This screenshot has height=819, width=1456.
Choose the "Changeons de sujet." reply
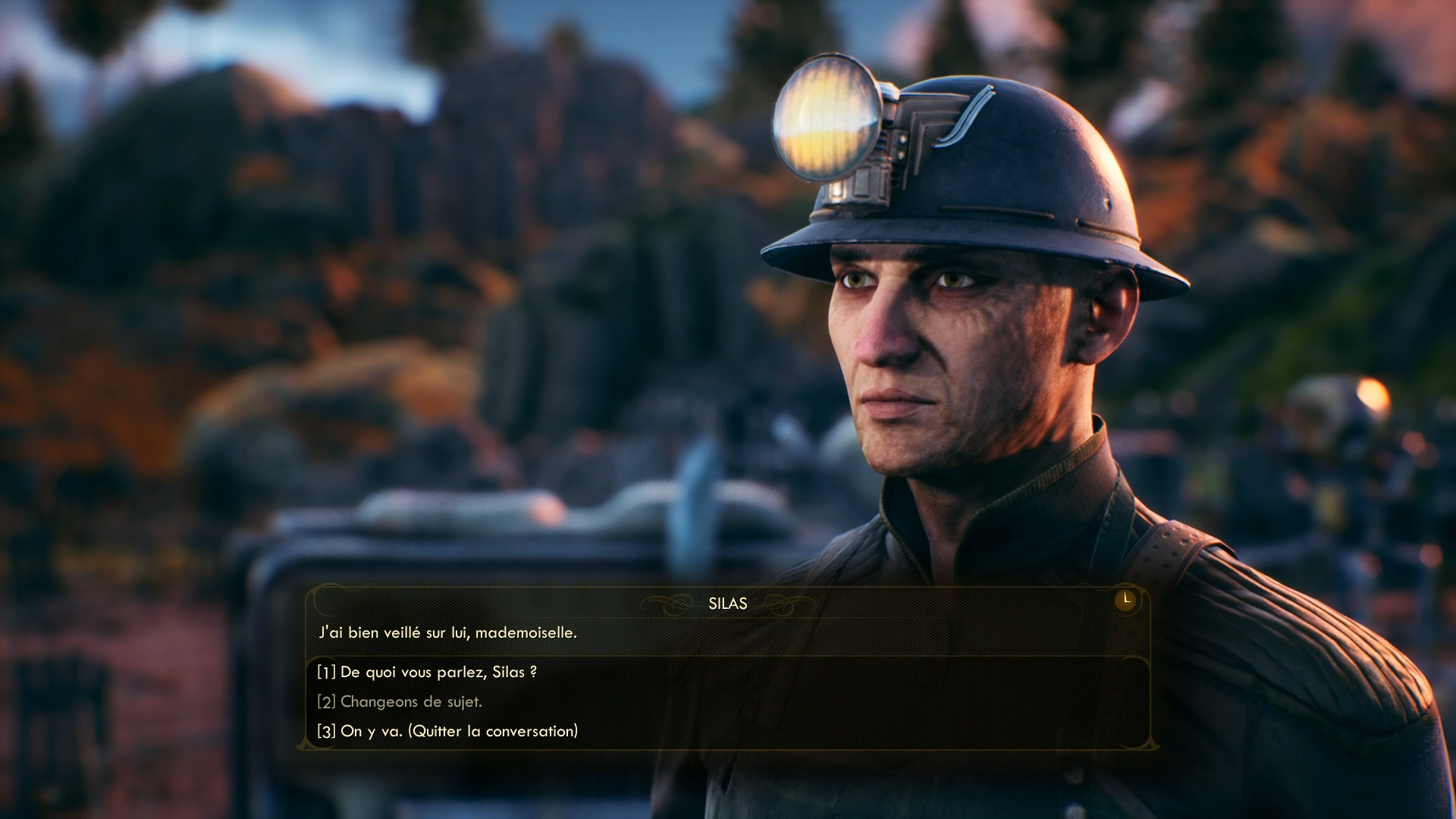(x=400, y=702)
